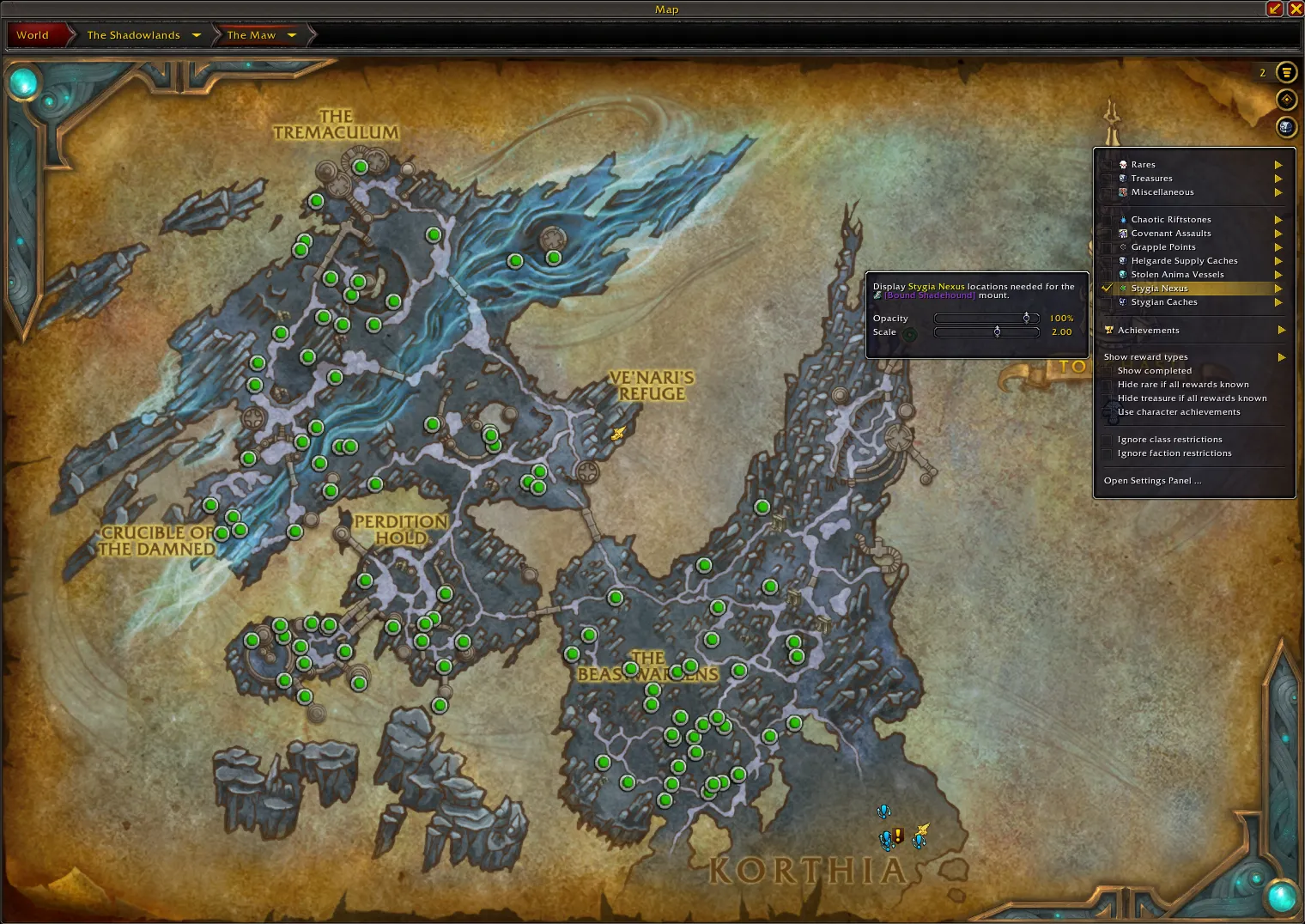Minimize the map window
The width and height of the screenshot is (1305, 924).
tap(1275, 9)
